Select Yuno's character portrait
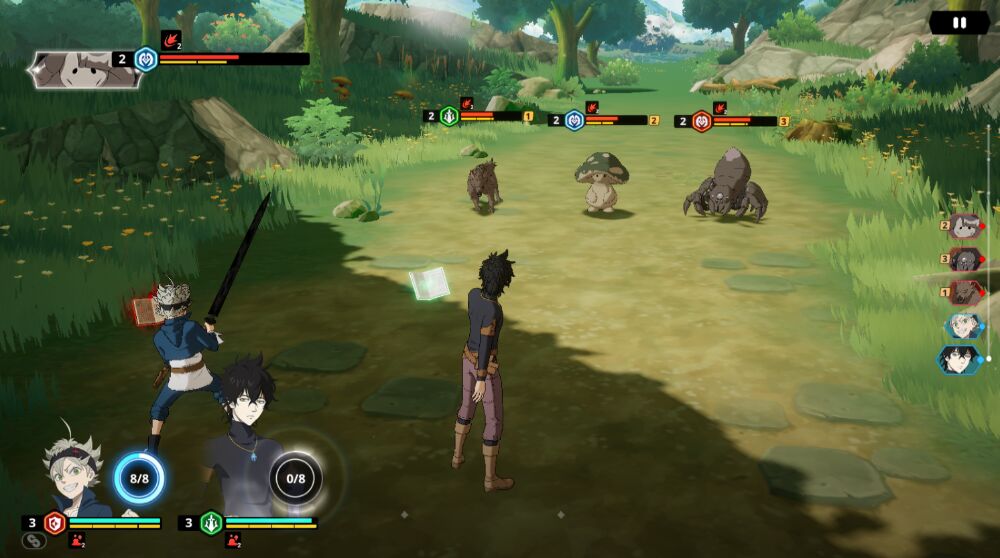The width and height of the screenshot is (1000, 558). pyautogui.click(x=238, y=440)
